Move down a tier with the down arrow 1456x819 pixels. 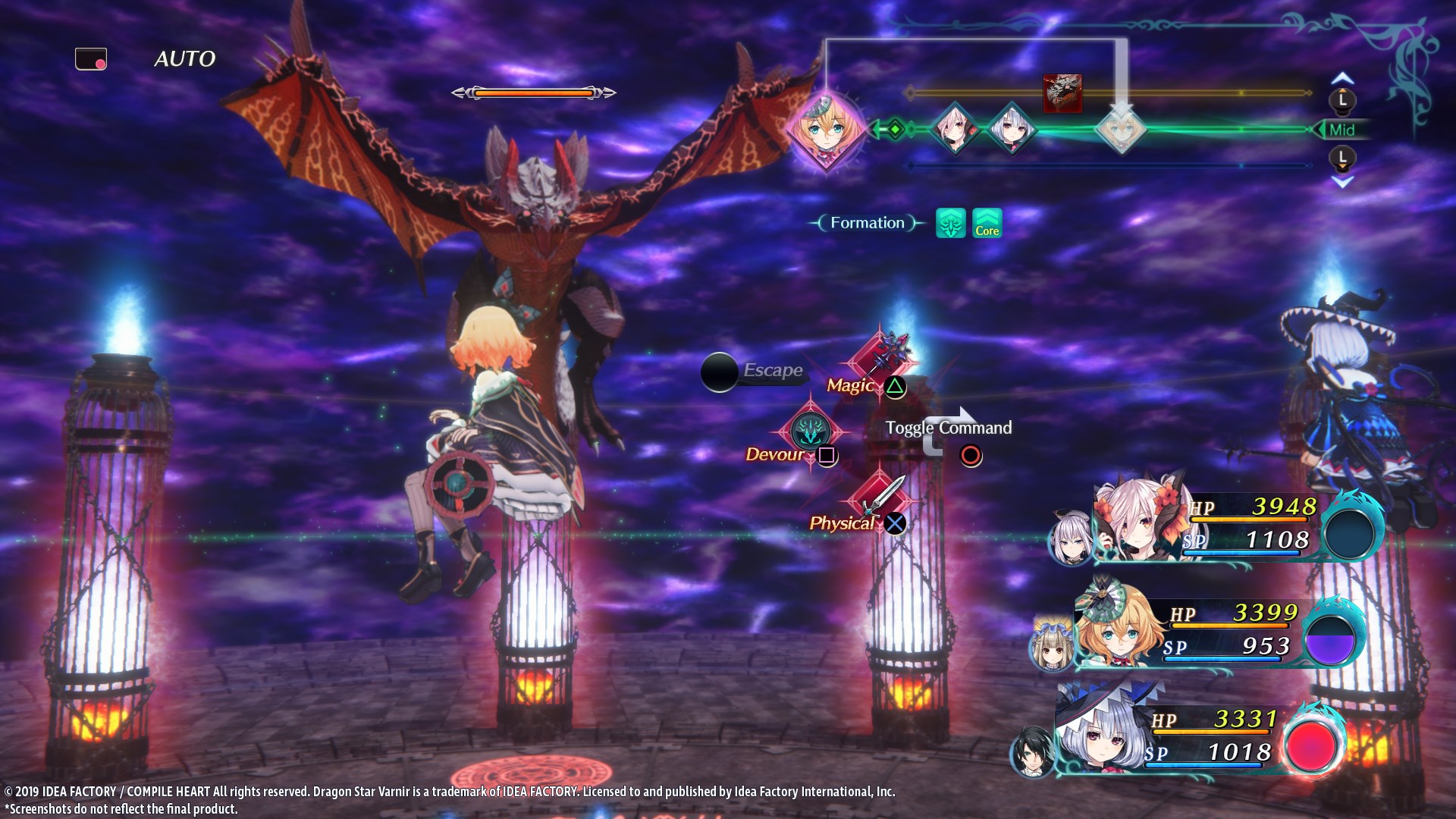1342,182
